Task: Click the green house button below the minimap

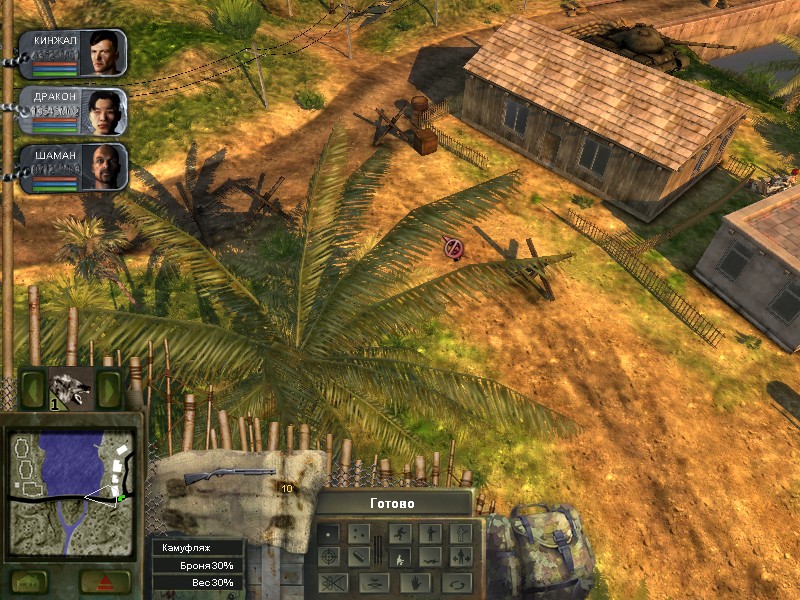Action: 32,581
